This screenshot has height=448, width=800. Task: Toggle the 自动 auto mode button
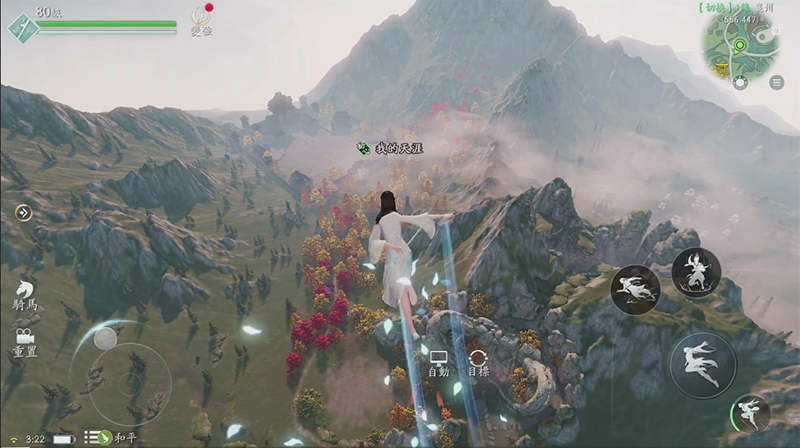tap(438, 361)
